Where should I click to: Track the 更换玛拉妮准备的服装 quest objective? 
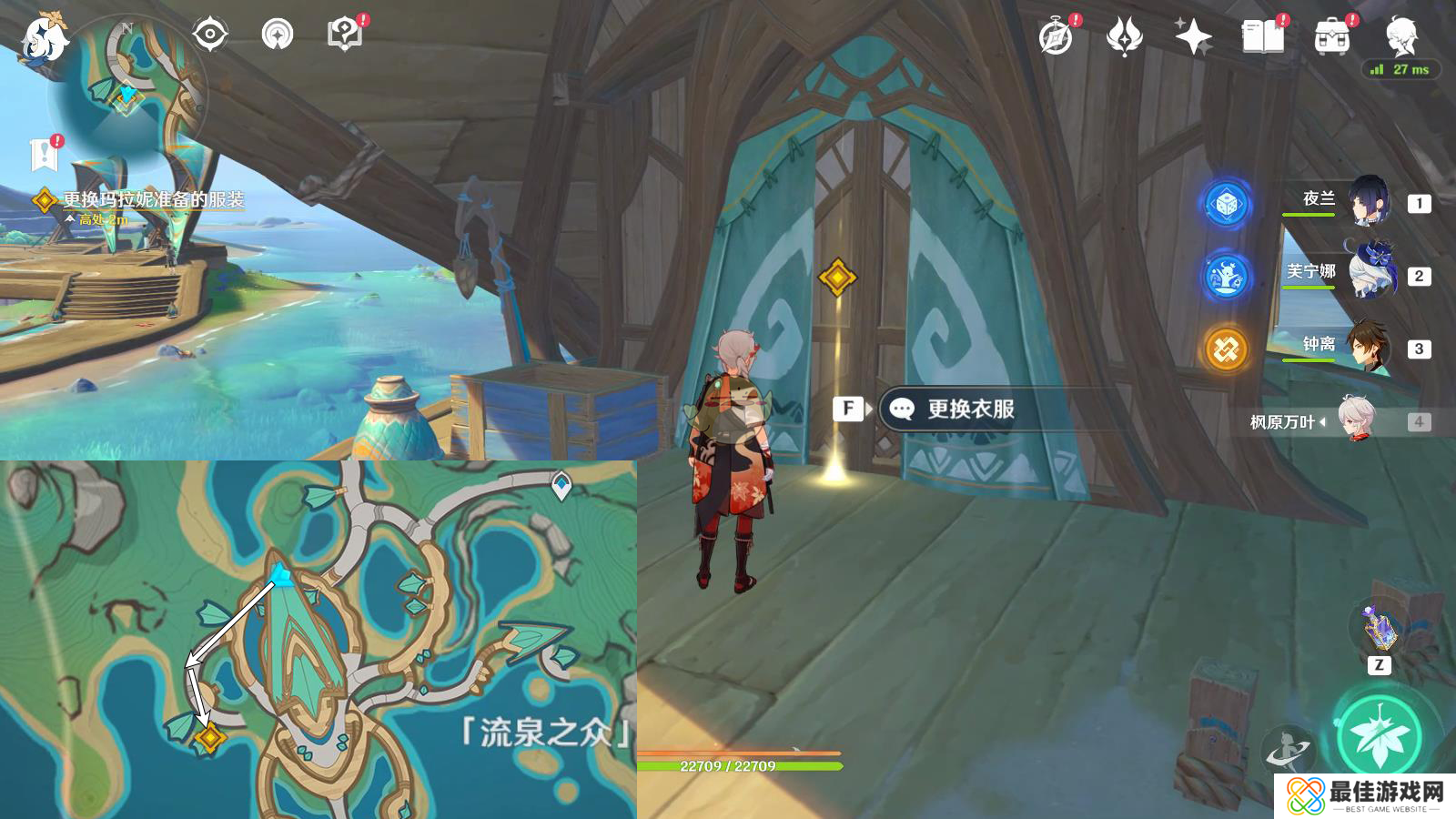coord(153,200)
